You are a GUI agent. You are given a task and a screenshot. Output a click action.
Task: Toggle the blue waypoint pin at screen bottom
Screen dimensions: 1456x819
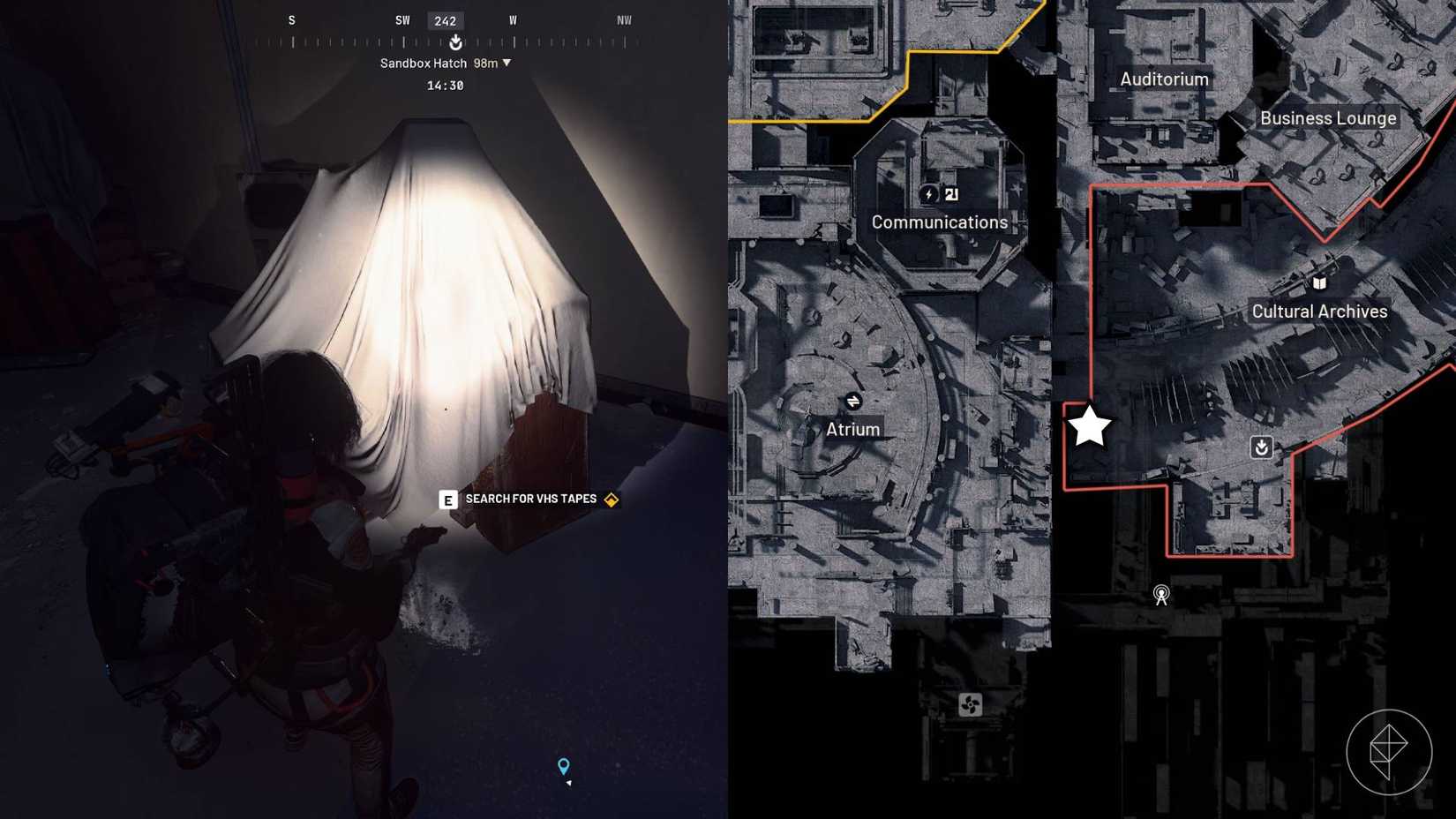click(563, 766)
